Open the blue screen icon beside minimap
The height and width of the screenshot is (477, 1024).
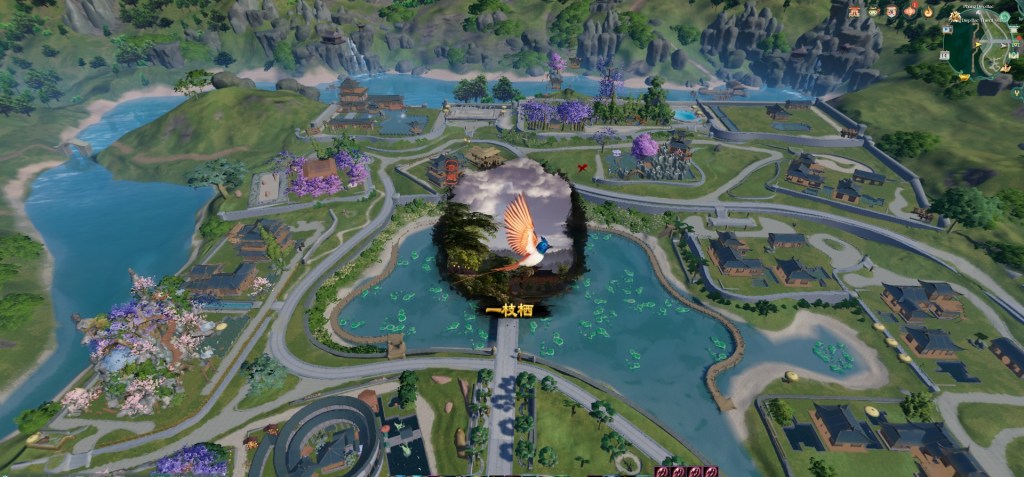click(x=947, y=29)
